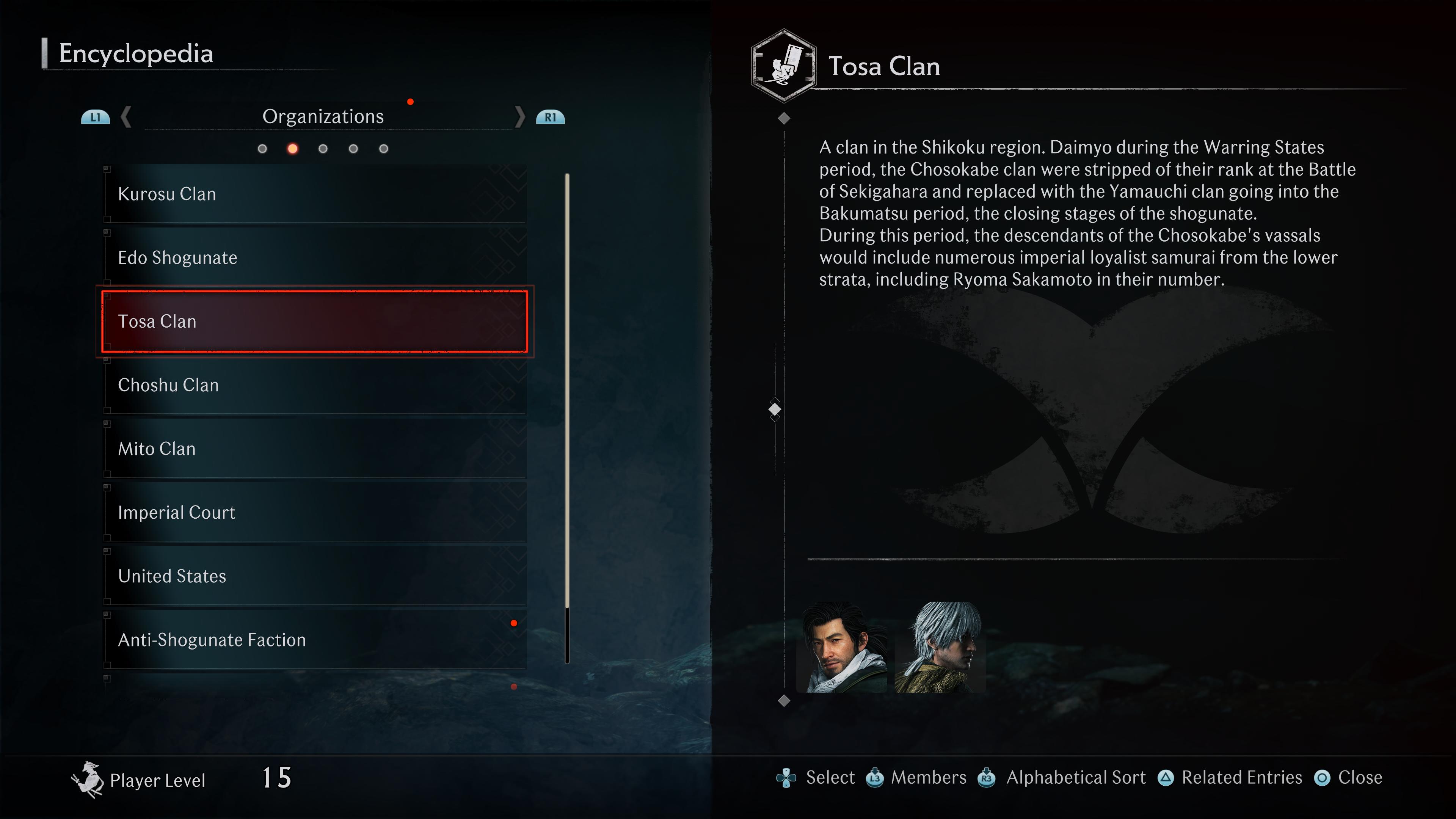Select the fourth page indicator dot
1456x819 pixels.
[353, 149]
